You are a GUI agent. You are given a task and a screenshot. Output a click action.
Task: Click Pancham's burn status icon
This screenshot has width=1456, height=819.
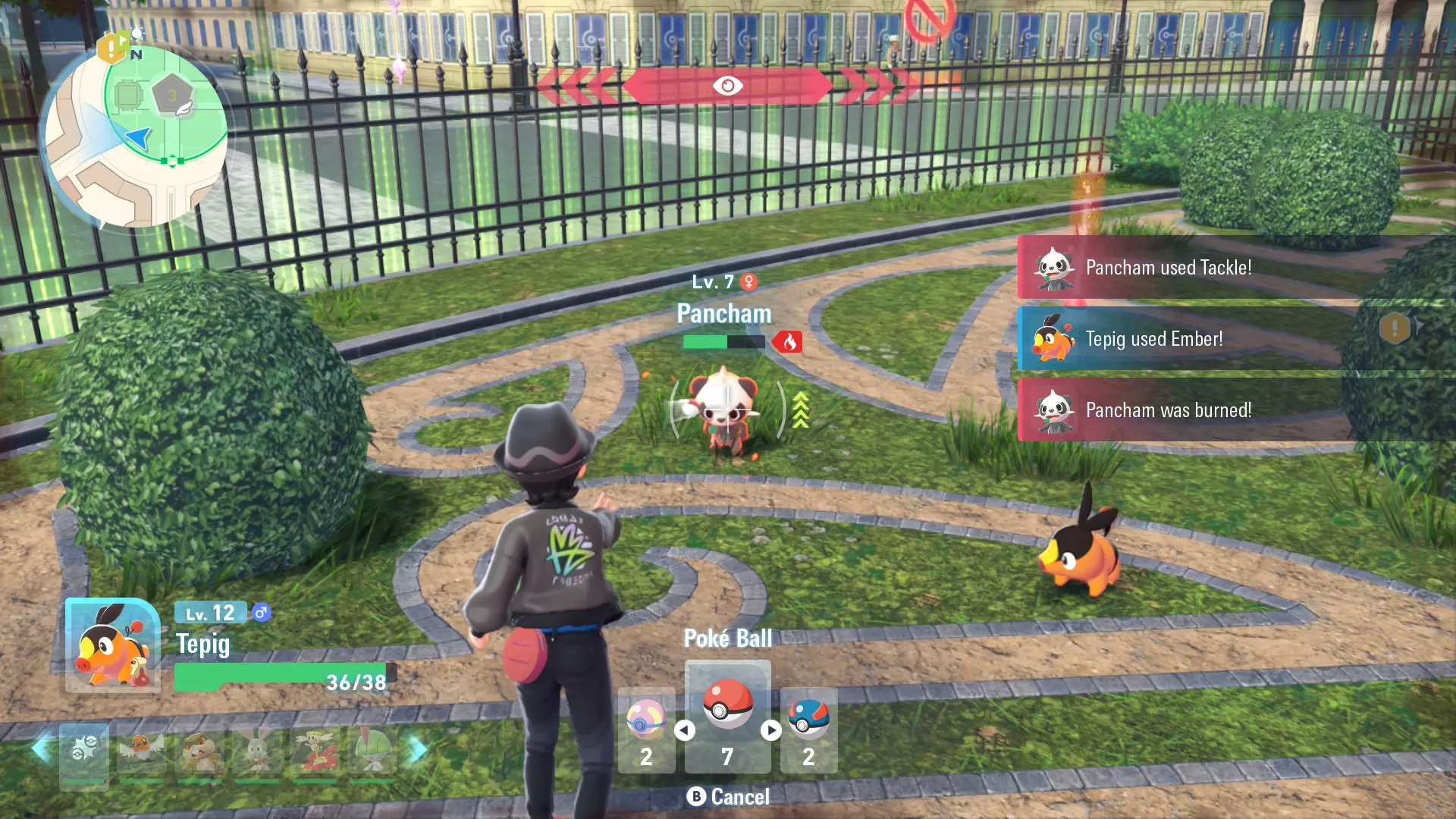coord(789,342)
